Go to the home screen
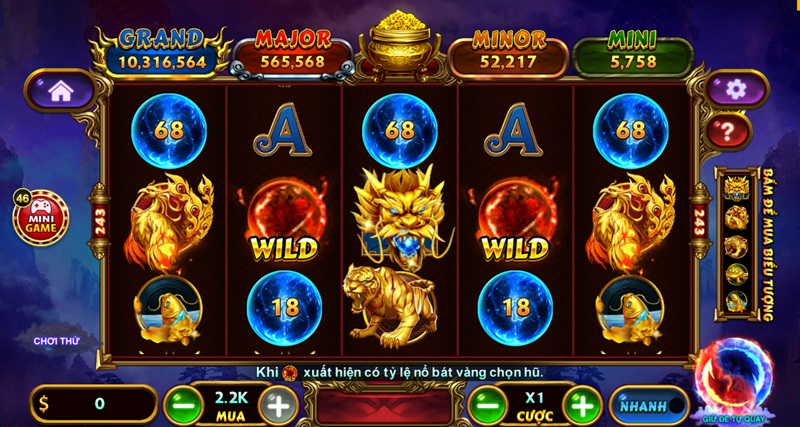800x427 pixels. pos(60,90)
